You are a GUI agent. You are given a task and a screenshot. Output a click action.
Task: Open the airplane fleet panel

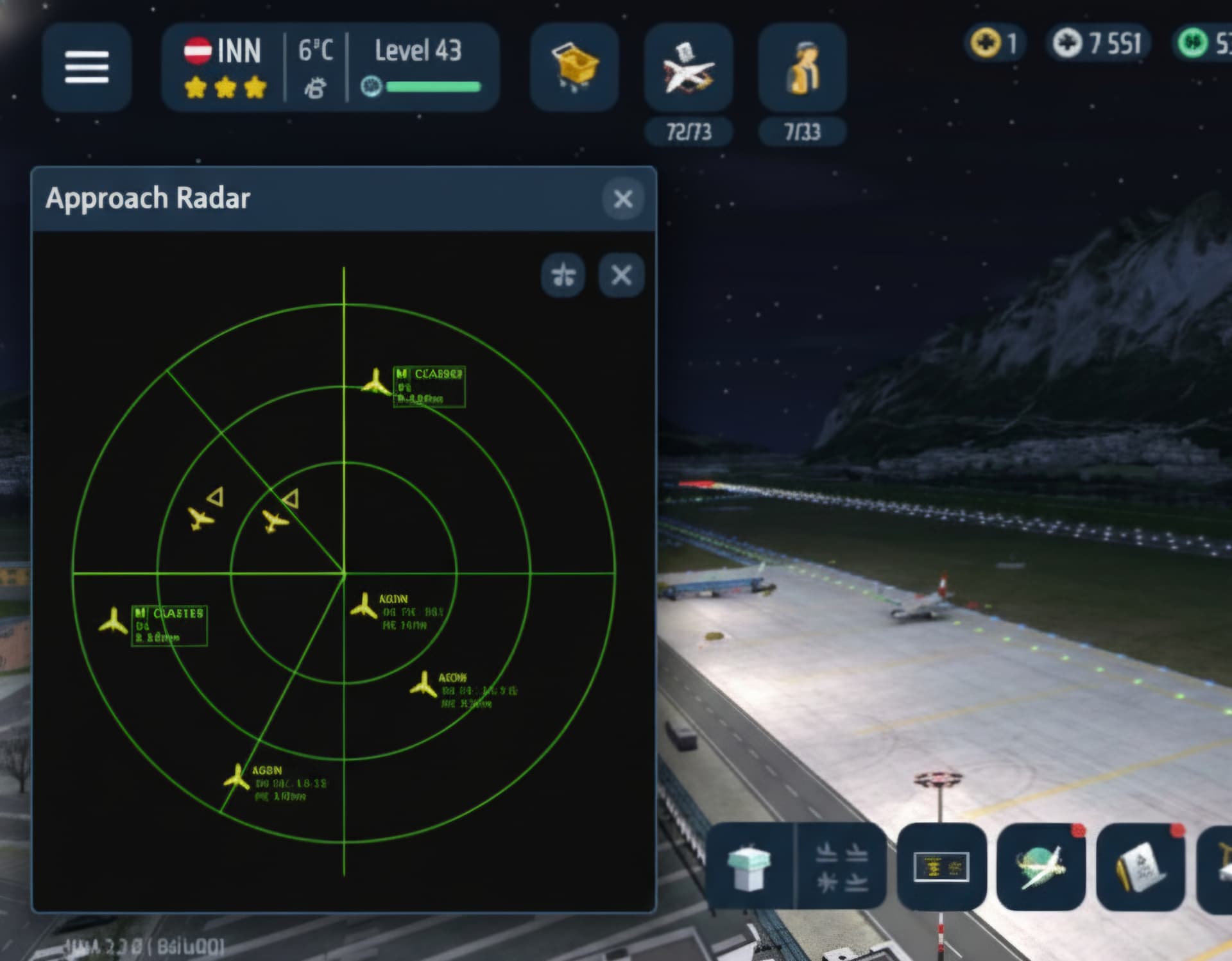click(x=688, y=69)
